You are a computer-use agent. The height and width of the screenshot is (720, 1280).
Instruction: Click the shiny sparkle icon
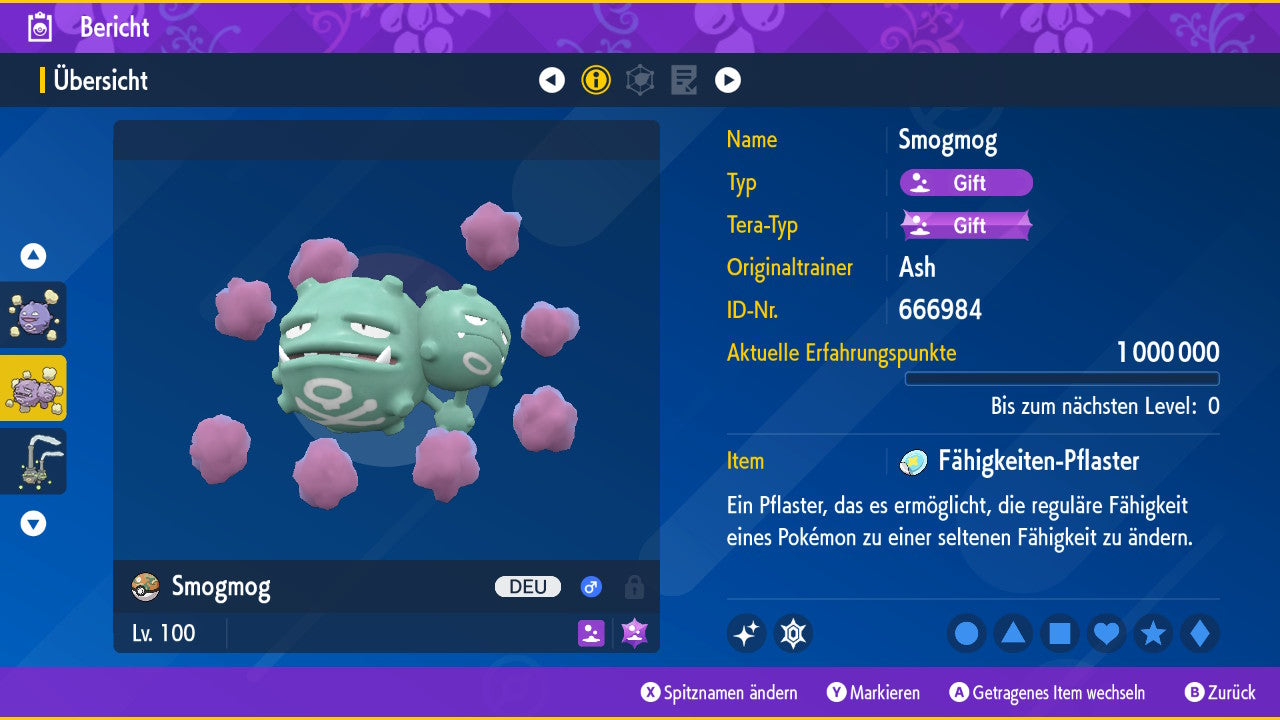[746, 633]
